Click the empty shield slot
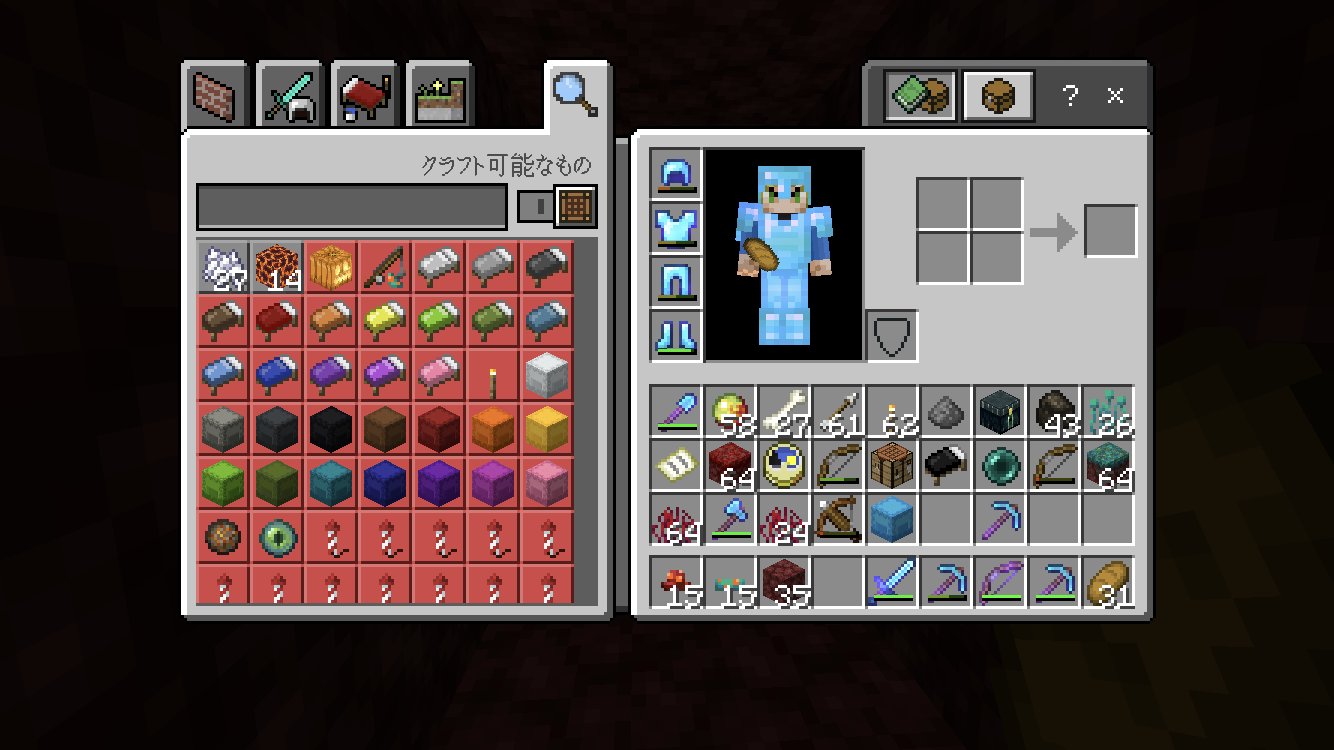 click(x=890, y=333)
